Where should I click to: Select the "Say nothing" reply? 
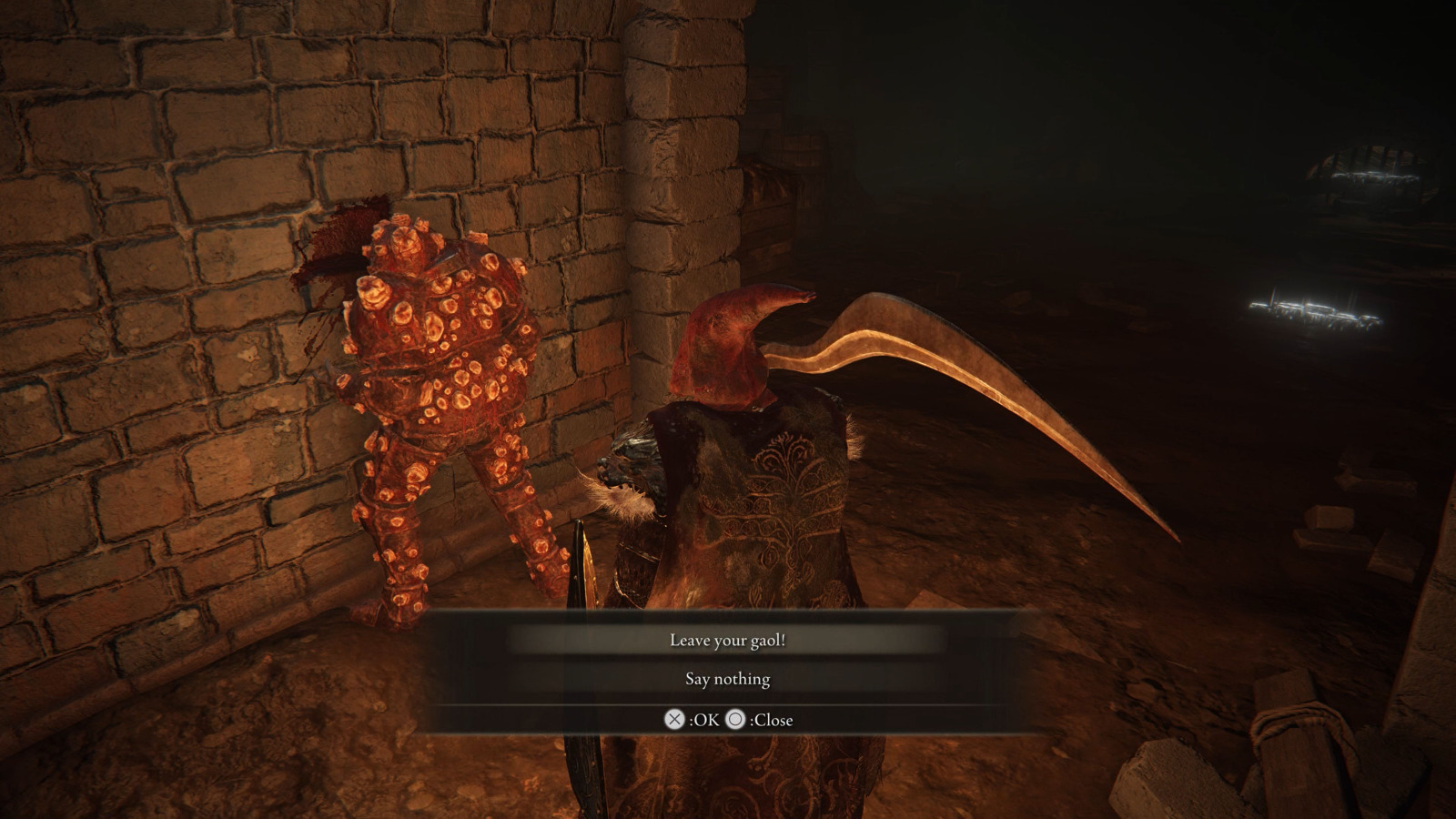click(727, 679)
